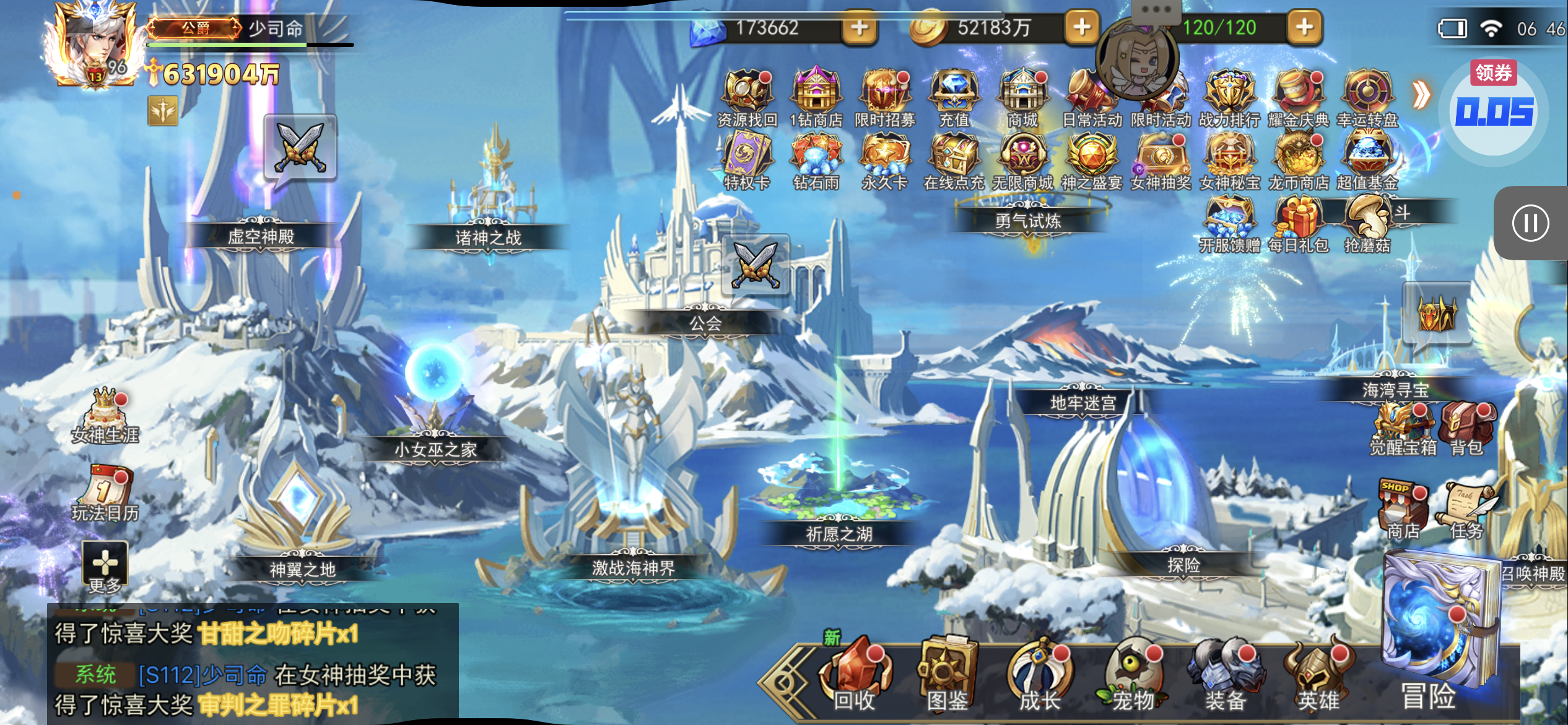This screenshot has width=1568, height=725.
Task: Open the 玩法日历 gameplay calendar
Action: click(x=105, y=494)
